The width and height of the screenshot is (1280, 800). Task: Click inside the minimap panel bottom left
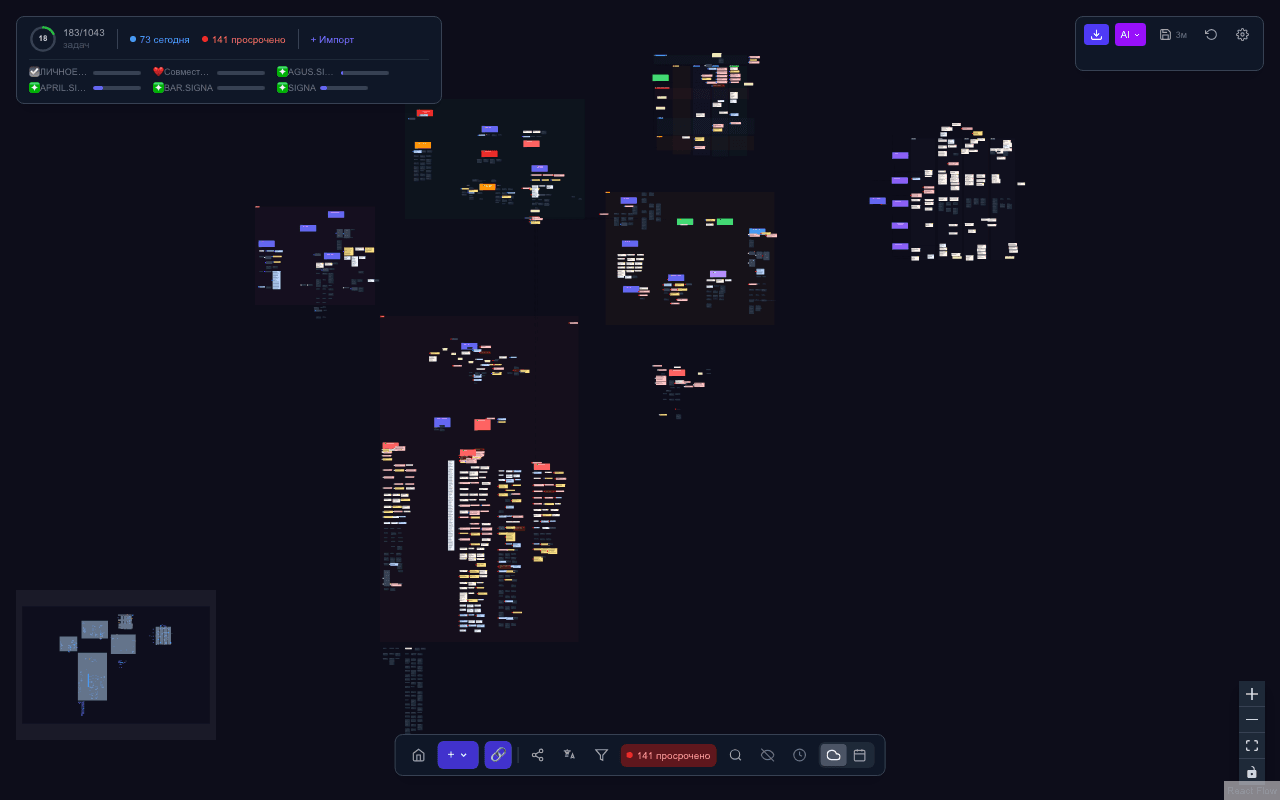(x=115, y=664)
